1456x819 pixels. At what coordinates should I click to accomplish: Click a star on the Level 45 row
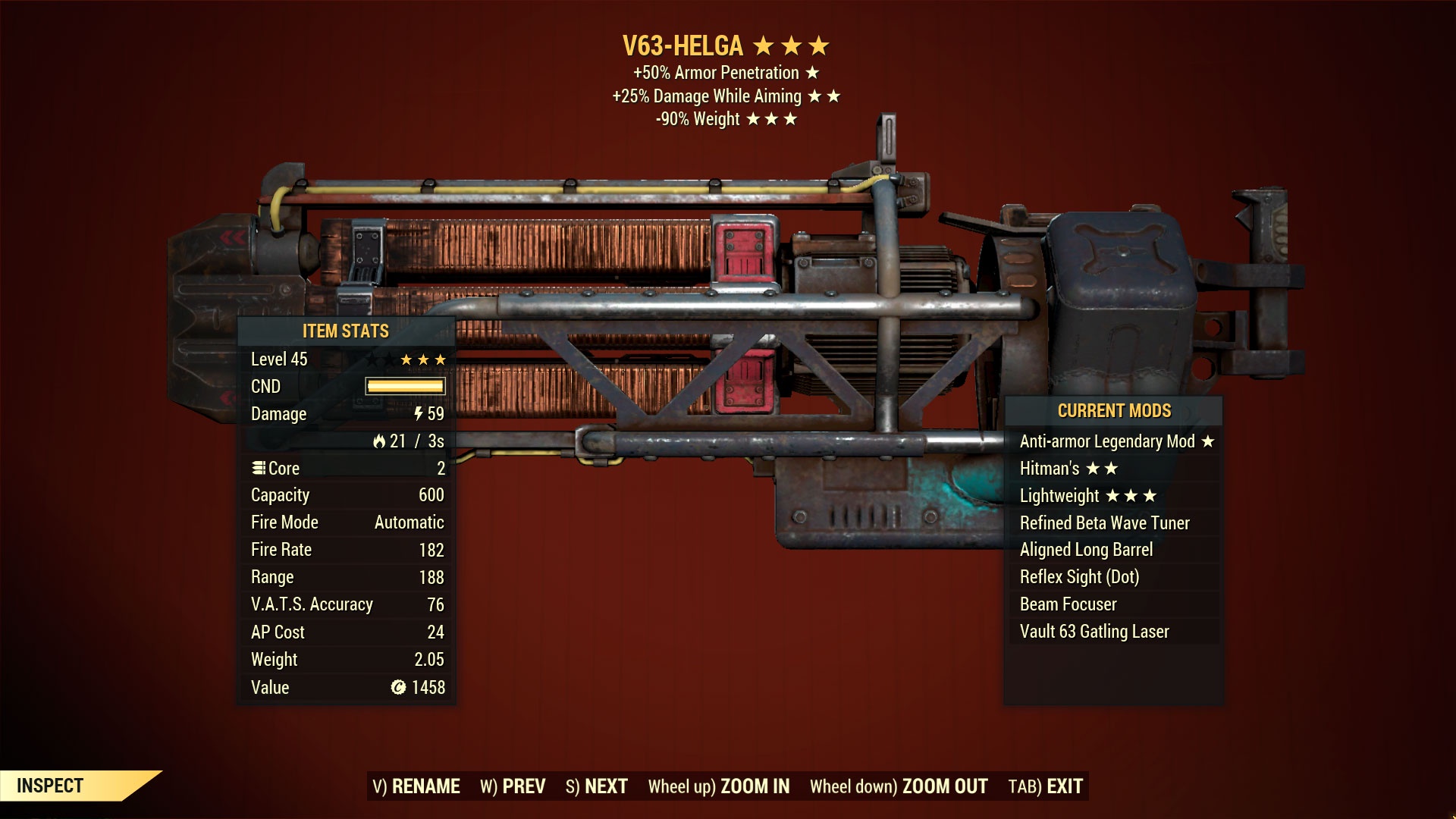click(406, 359)
